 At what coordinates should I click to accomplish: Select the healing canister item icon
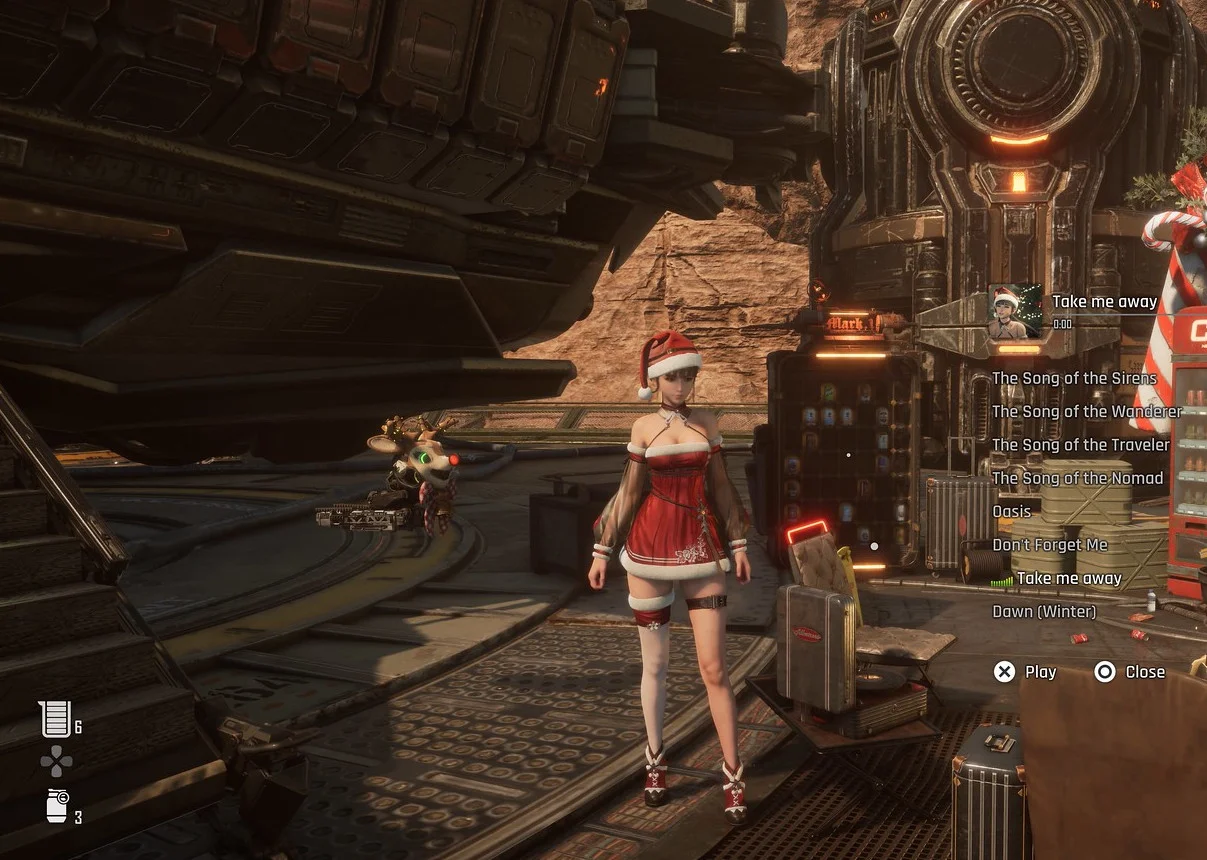[57, 718]
